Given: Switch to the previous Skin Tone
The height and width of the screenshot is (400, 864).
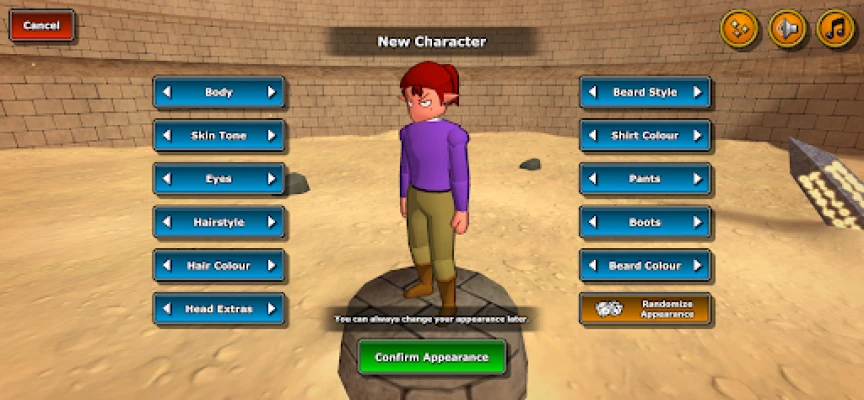Looking at the screenshot, I should 167,135.
